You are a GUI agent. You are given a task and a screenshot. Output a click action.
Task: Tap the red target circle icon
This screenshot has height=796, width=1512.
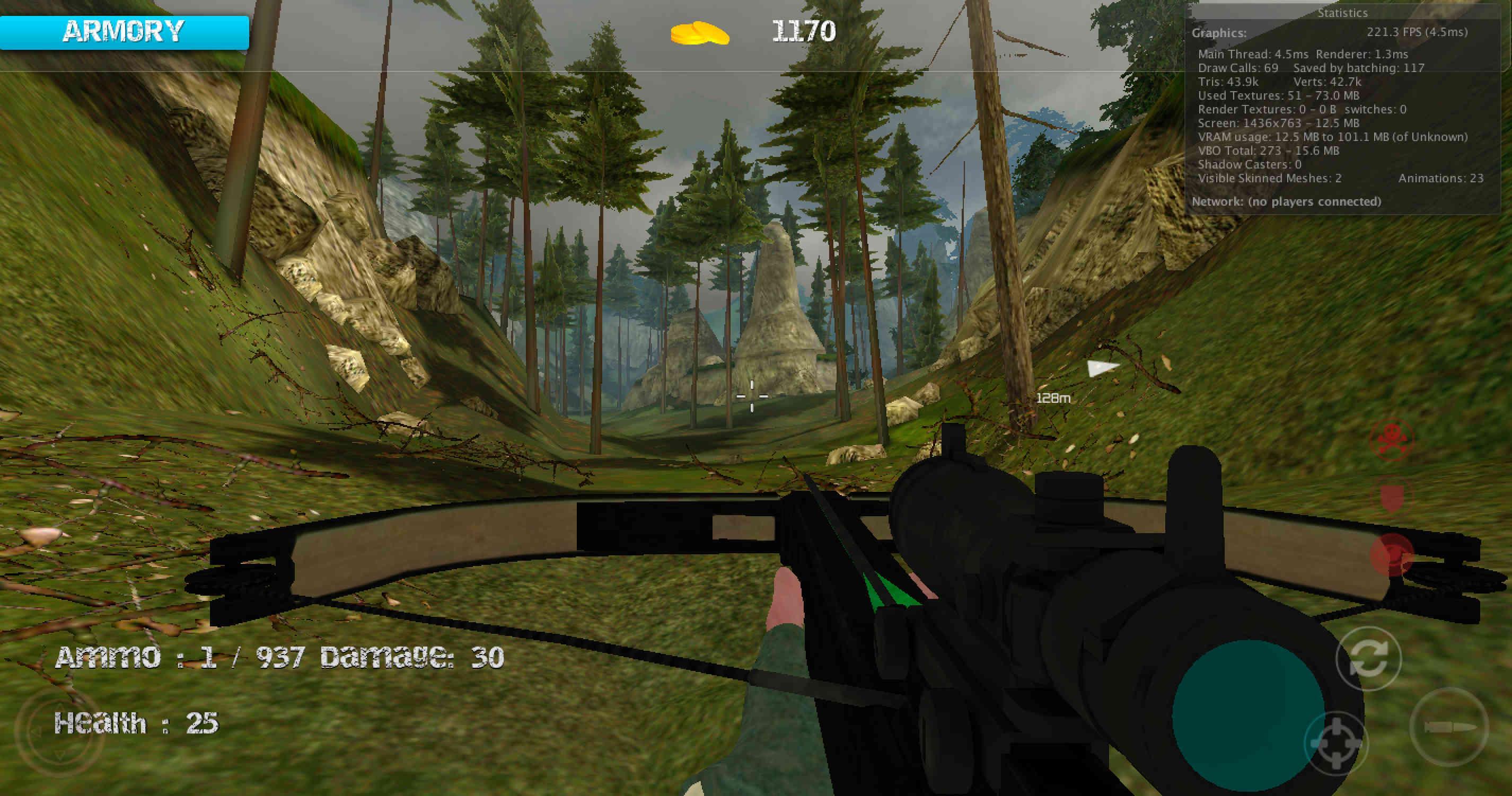[1392, 555]
